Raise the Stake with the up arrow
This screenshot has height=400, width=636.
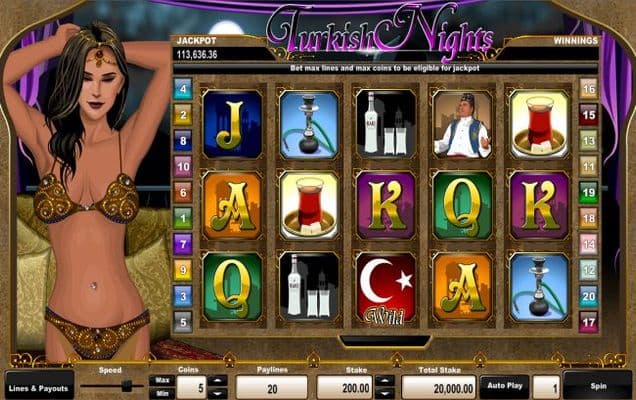click(x=386, y=380)
